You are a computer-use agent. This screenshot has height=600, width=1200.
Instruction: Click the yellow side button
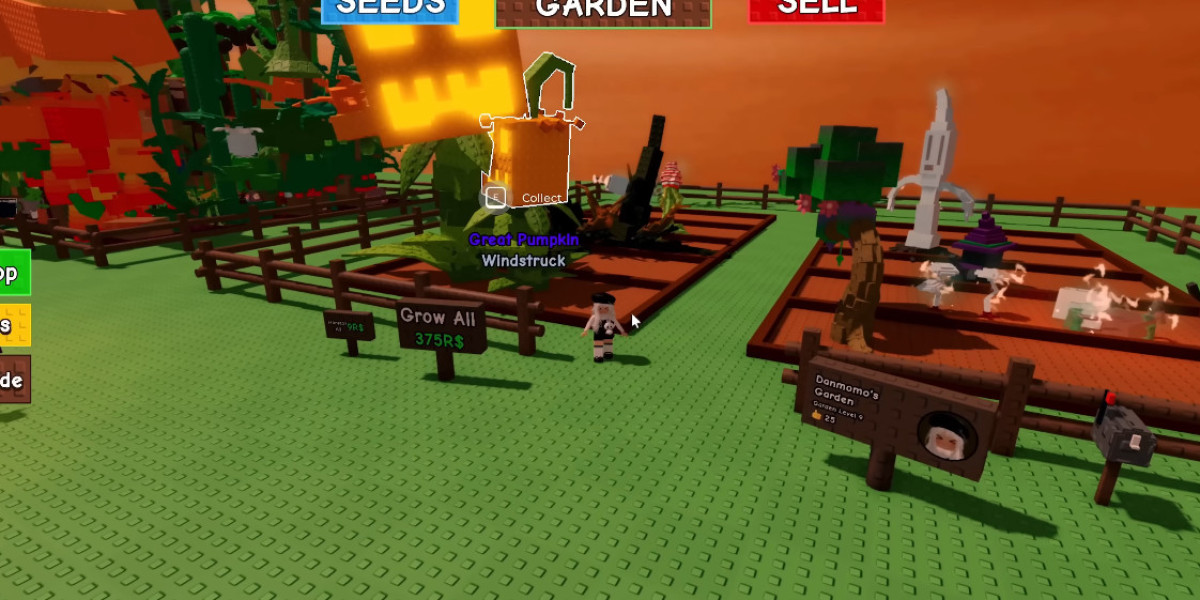[13, 325]
